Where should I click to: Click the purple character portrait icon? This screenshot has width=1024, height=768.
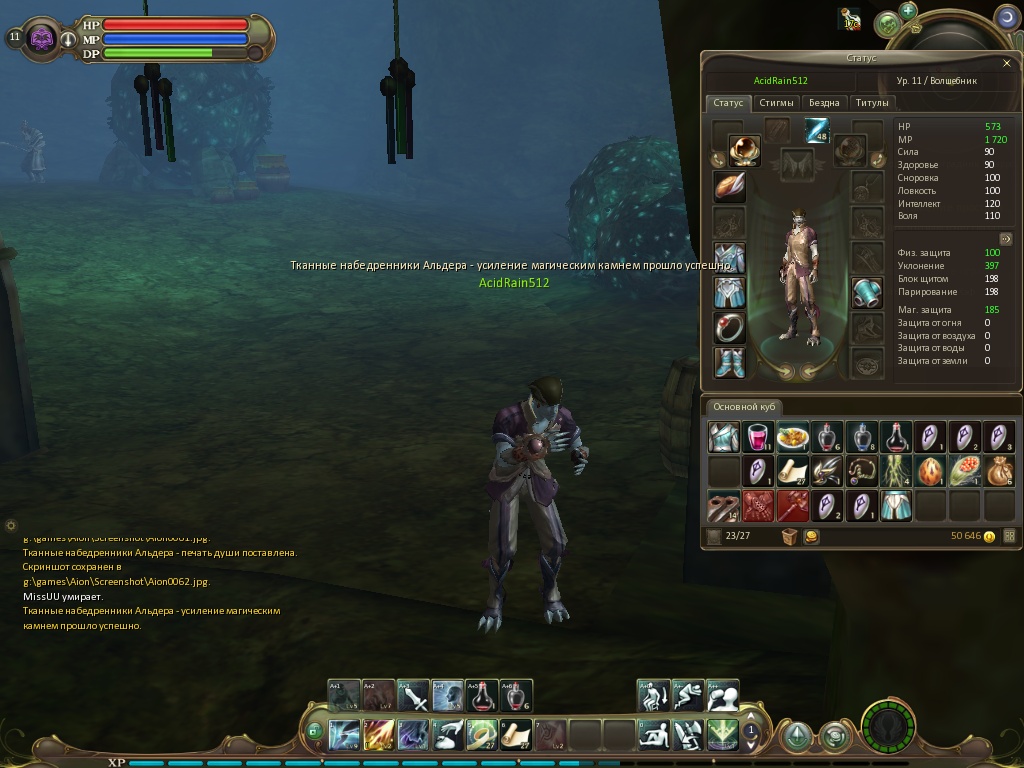click(43, 39)
